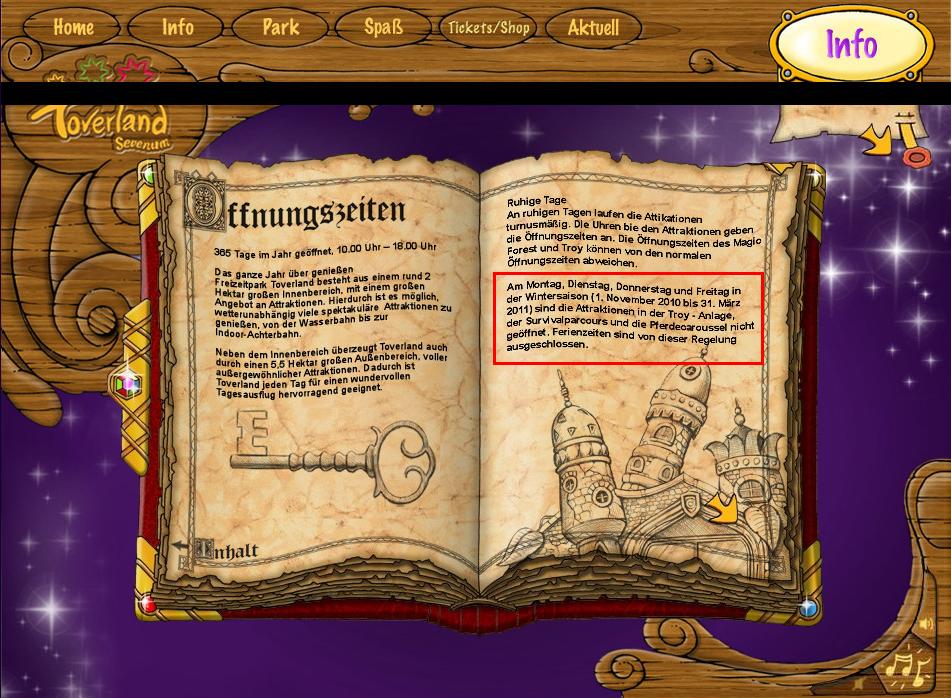Toggle the speaker sound icon
951x698 pixels.
[925, 625]
